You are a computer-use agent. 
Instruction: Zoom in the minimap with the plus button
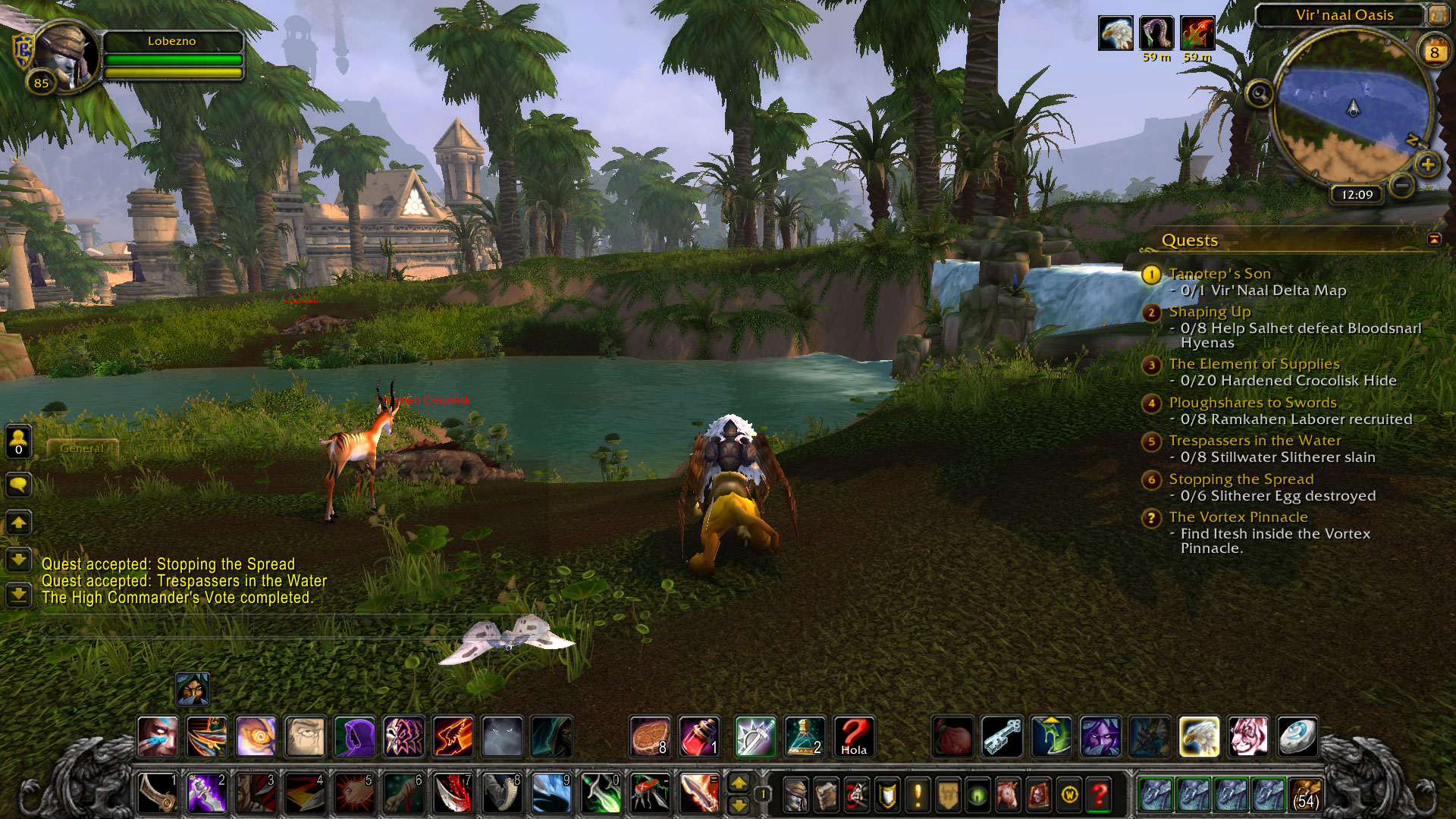(1428, 165)
